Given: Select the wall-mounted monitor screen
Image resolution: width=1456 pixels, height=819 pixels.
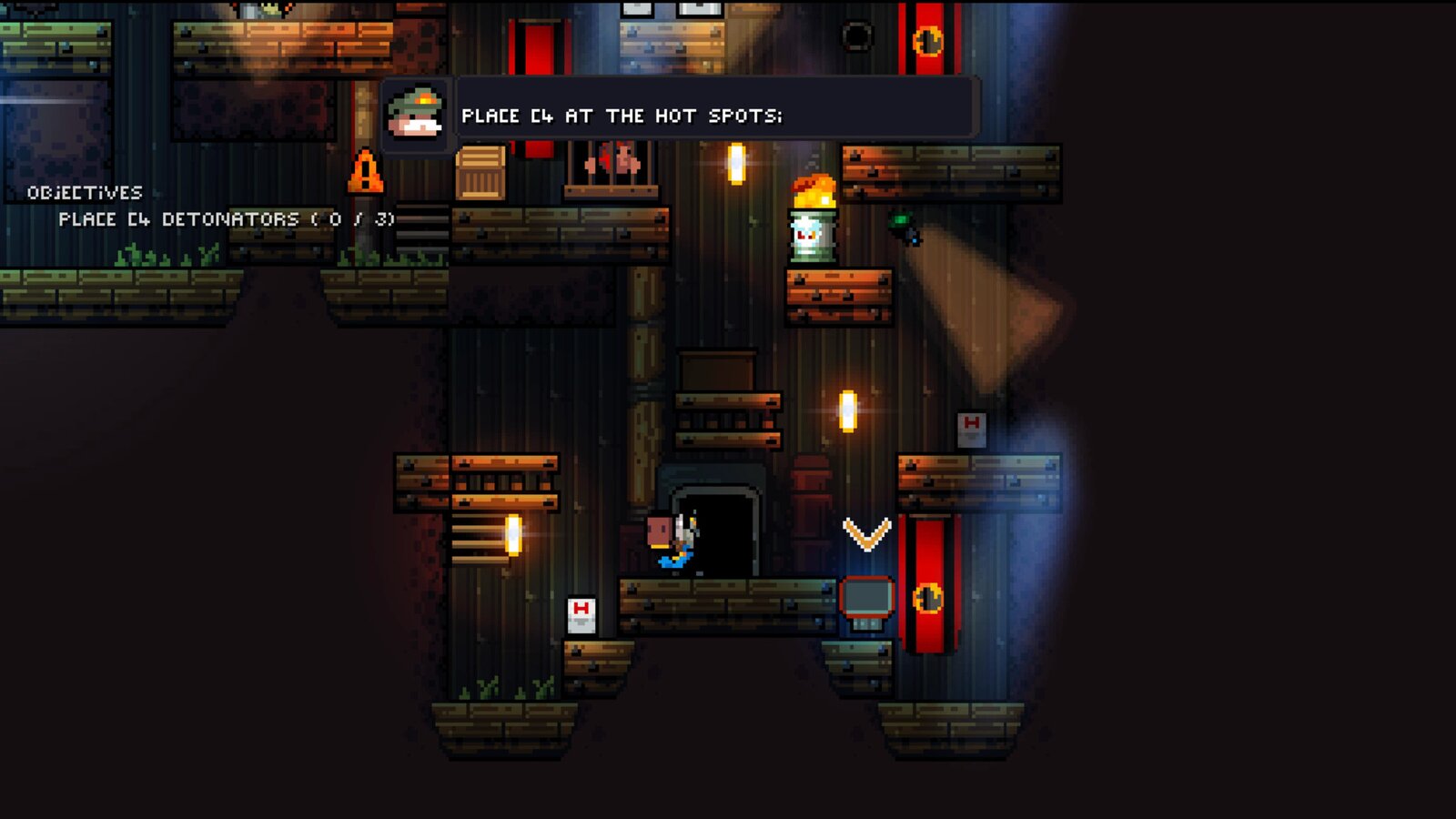Looking at the screenshot, I should (x=866, y=596).
